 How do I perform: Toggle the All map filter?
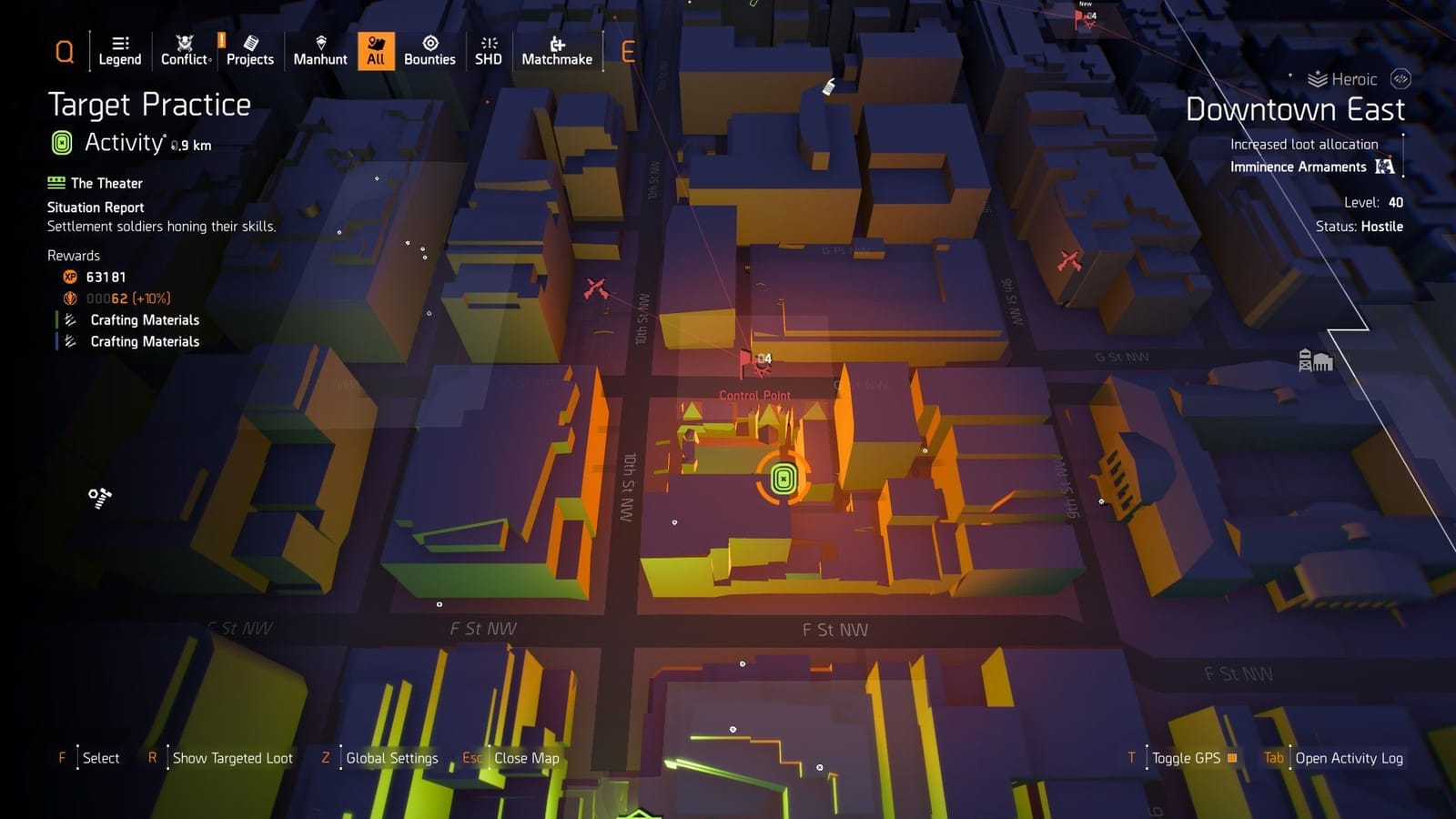coord(376,50)
